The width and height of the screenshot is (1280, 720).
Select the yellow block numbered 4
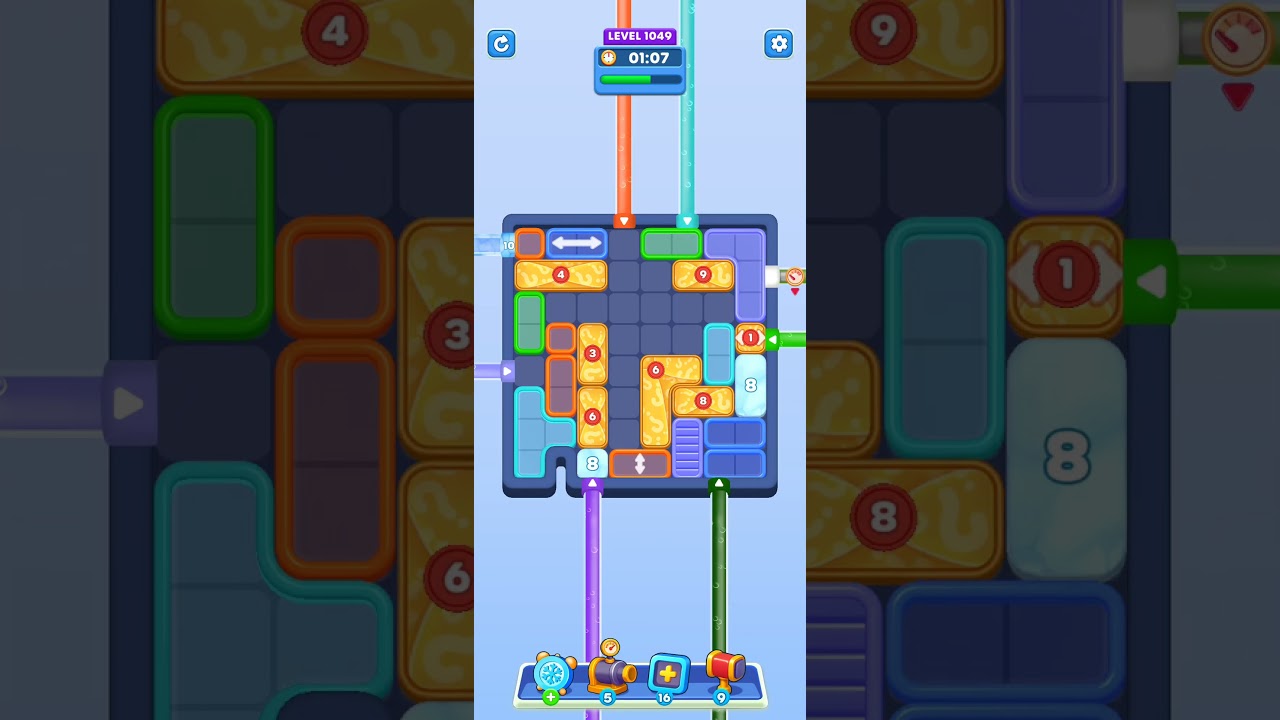tap(561, 273)
